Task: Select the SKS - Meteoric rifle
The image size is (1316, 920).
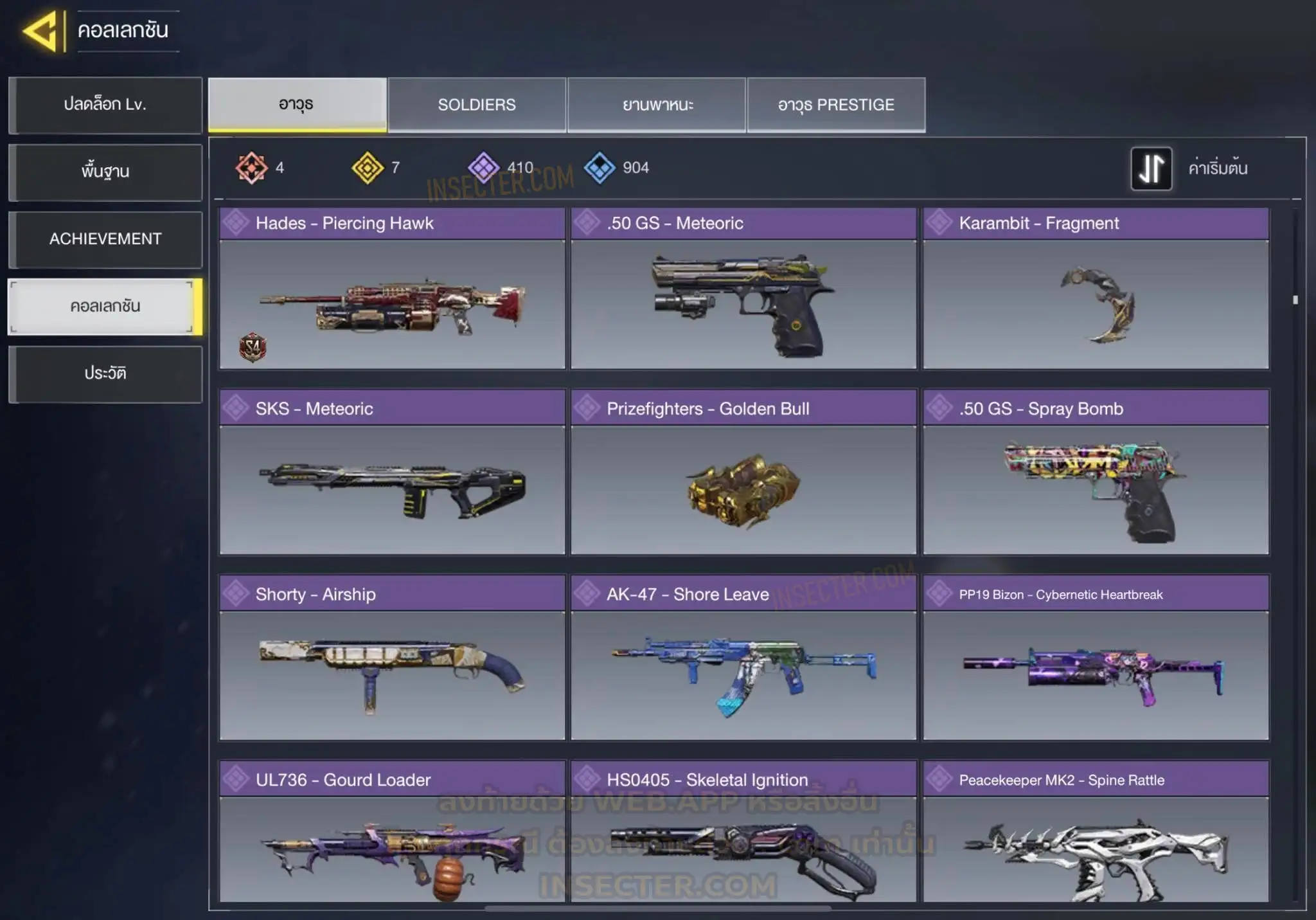Action: coord(392,473)
